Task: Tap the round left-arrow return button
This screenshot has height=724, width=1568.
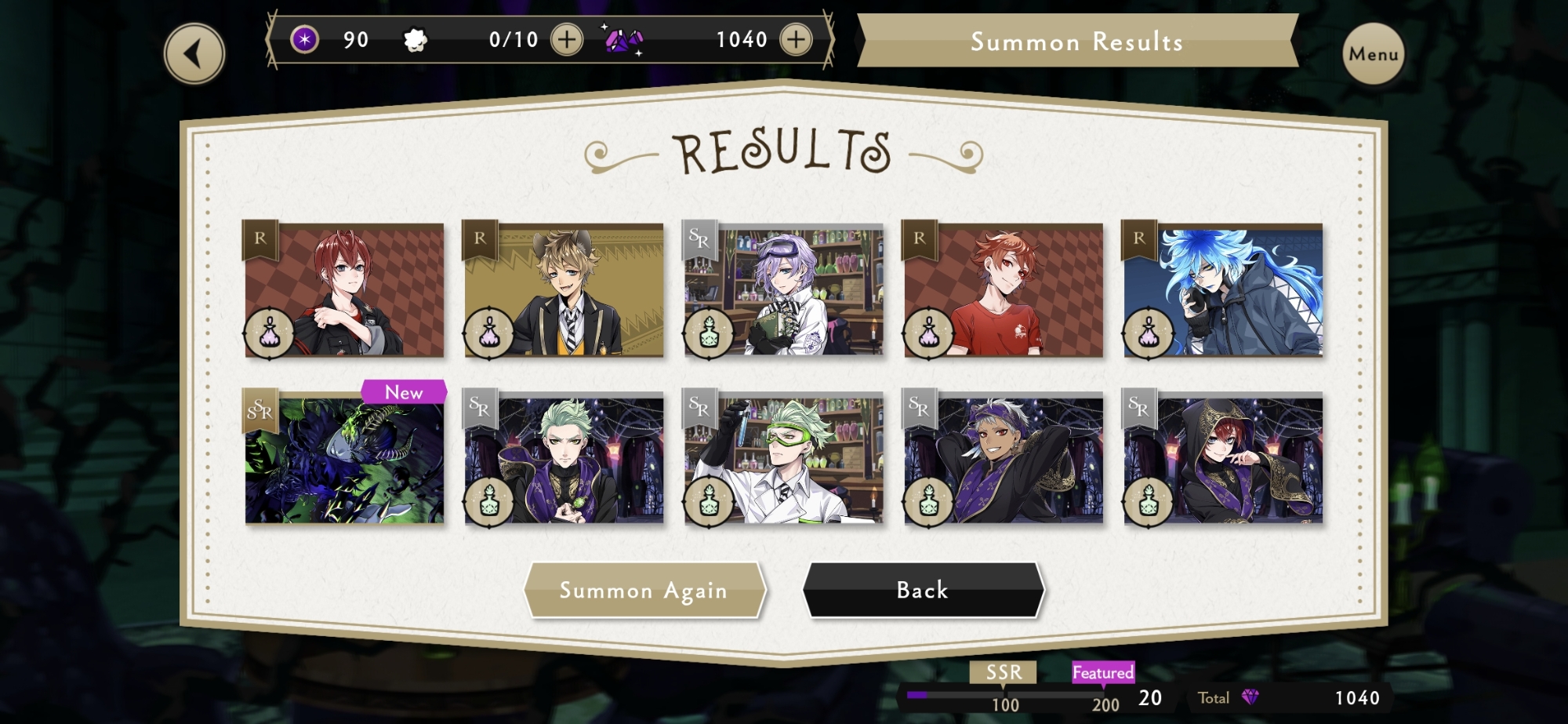Action: 194,54
